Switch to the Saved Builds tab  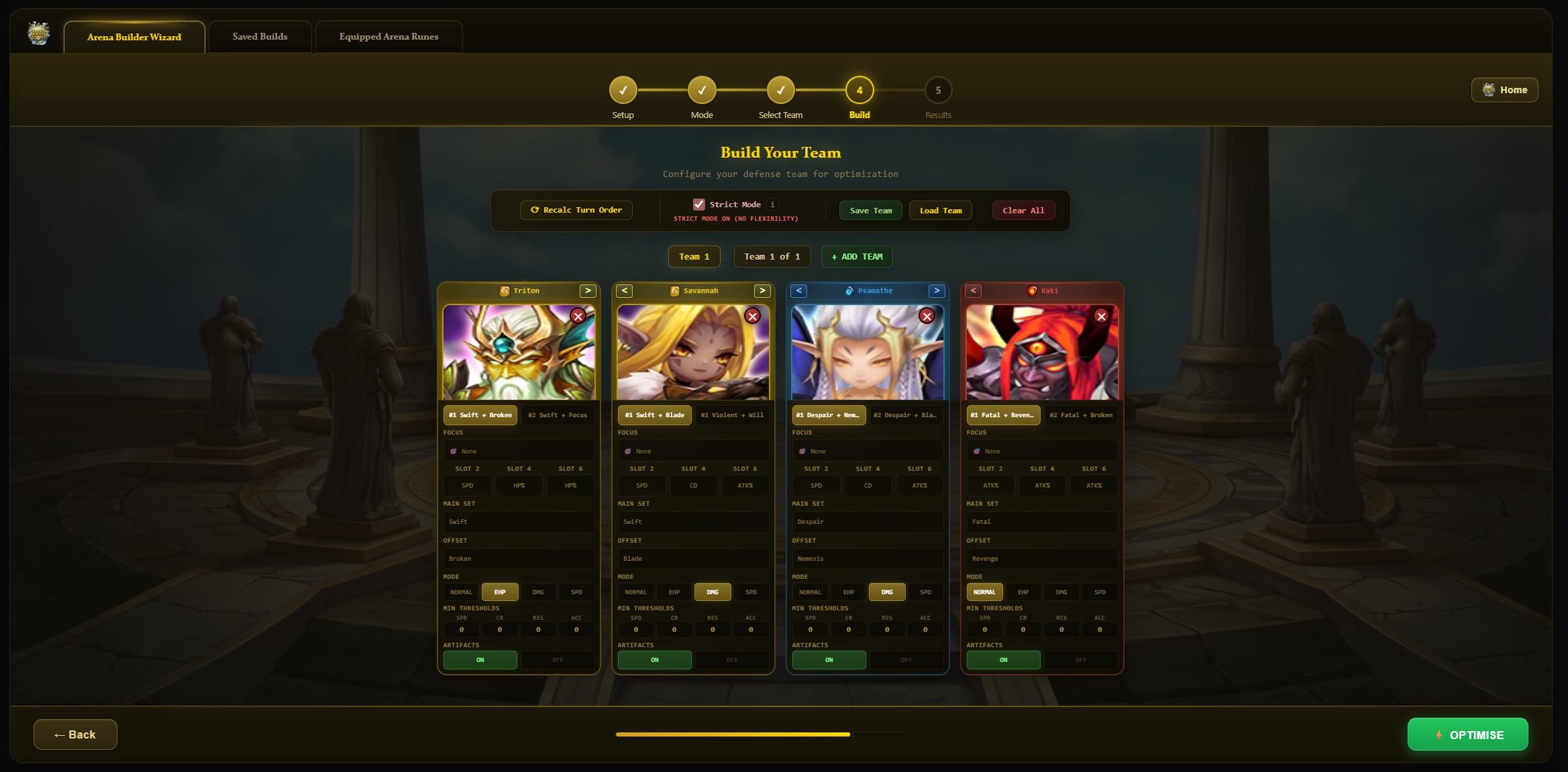click(x=260, y=36)
